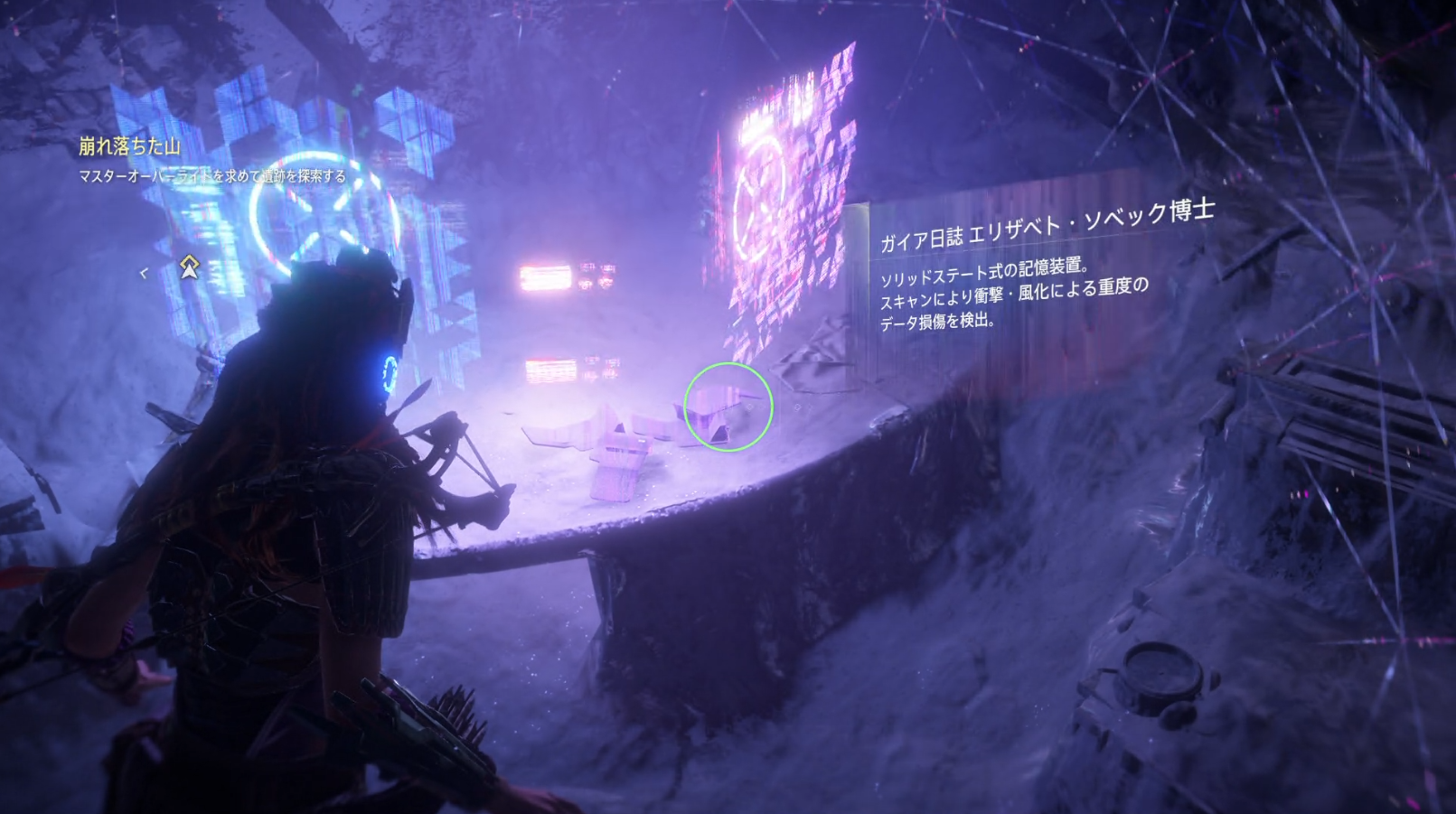The image size is (1456, 814).
Task: Select the 崩れ落ちた山 quest tracker
Action: (129, 146)
